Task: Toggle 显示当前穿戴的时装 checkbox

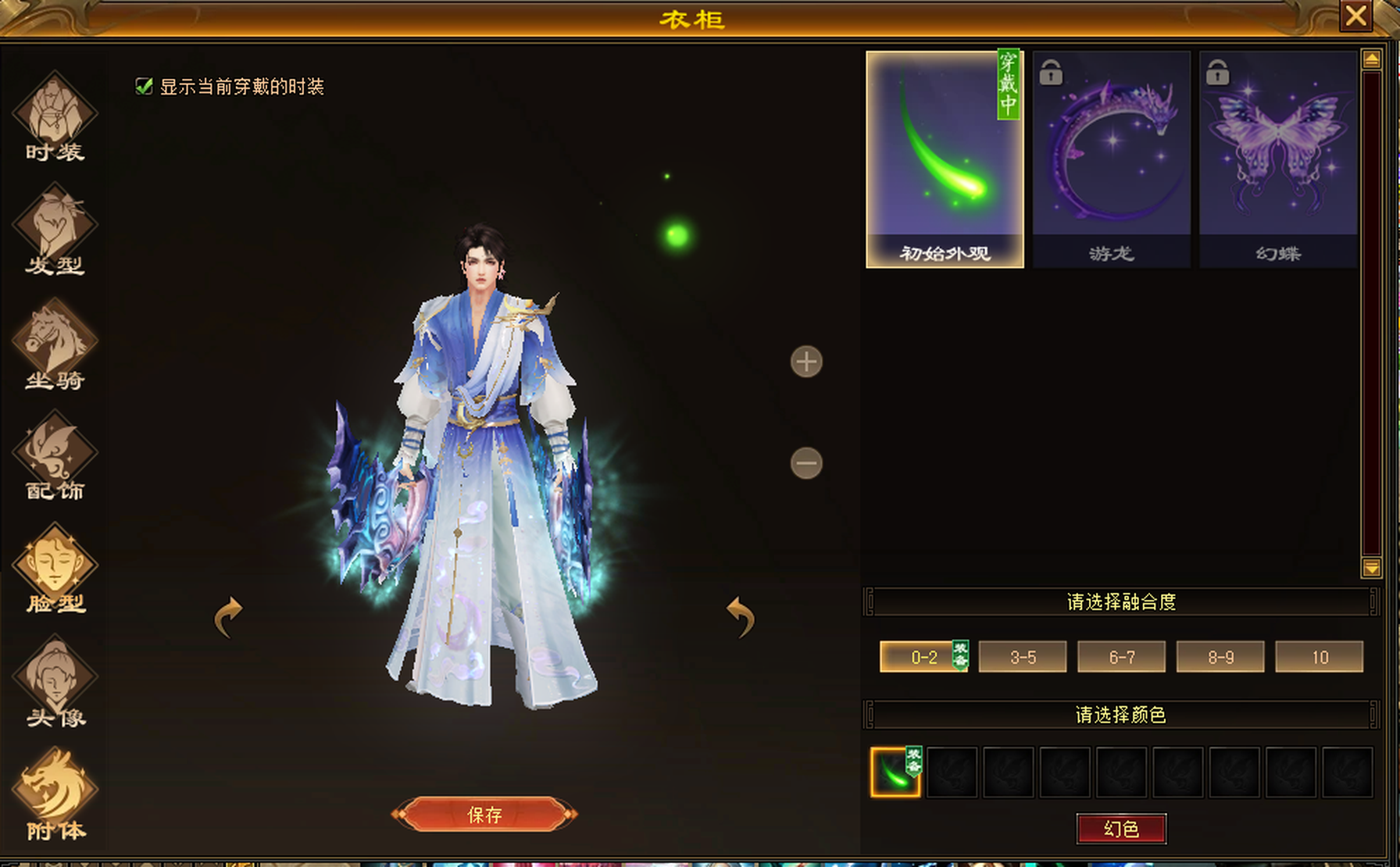Action: tap(144, 86)
